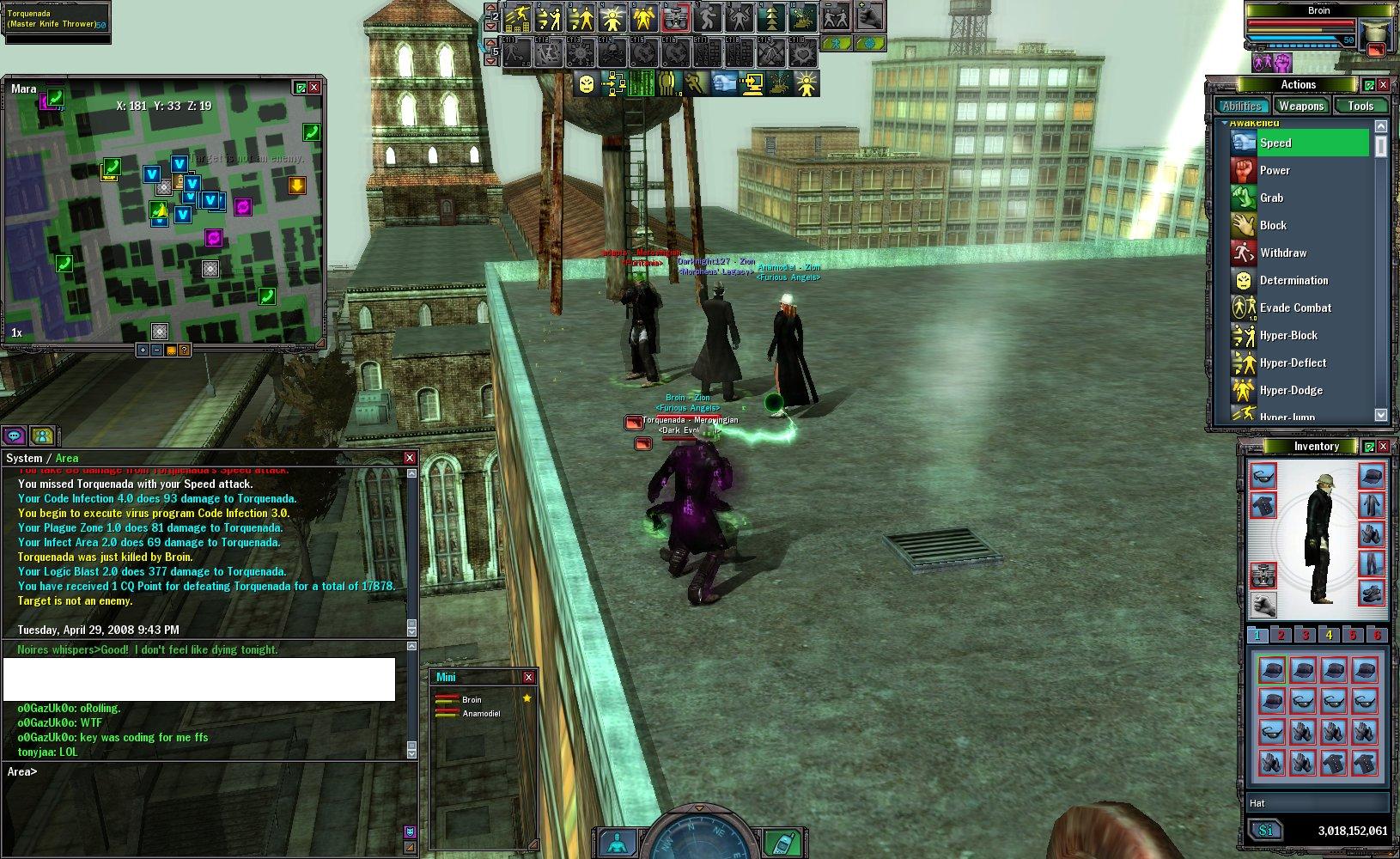Activate Hyper-Dodge
The image size is (1400, 859).
pos(1291,391)
